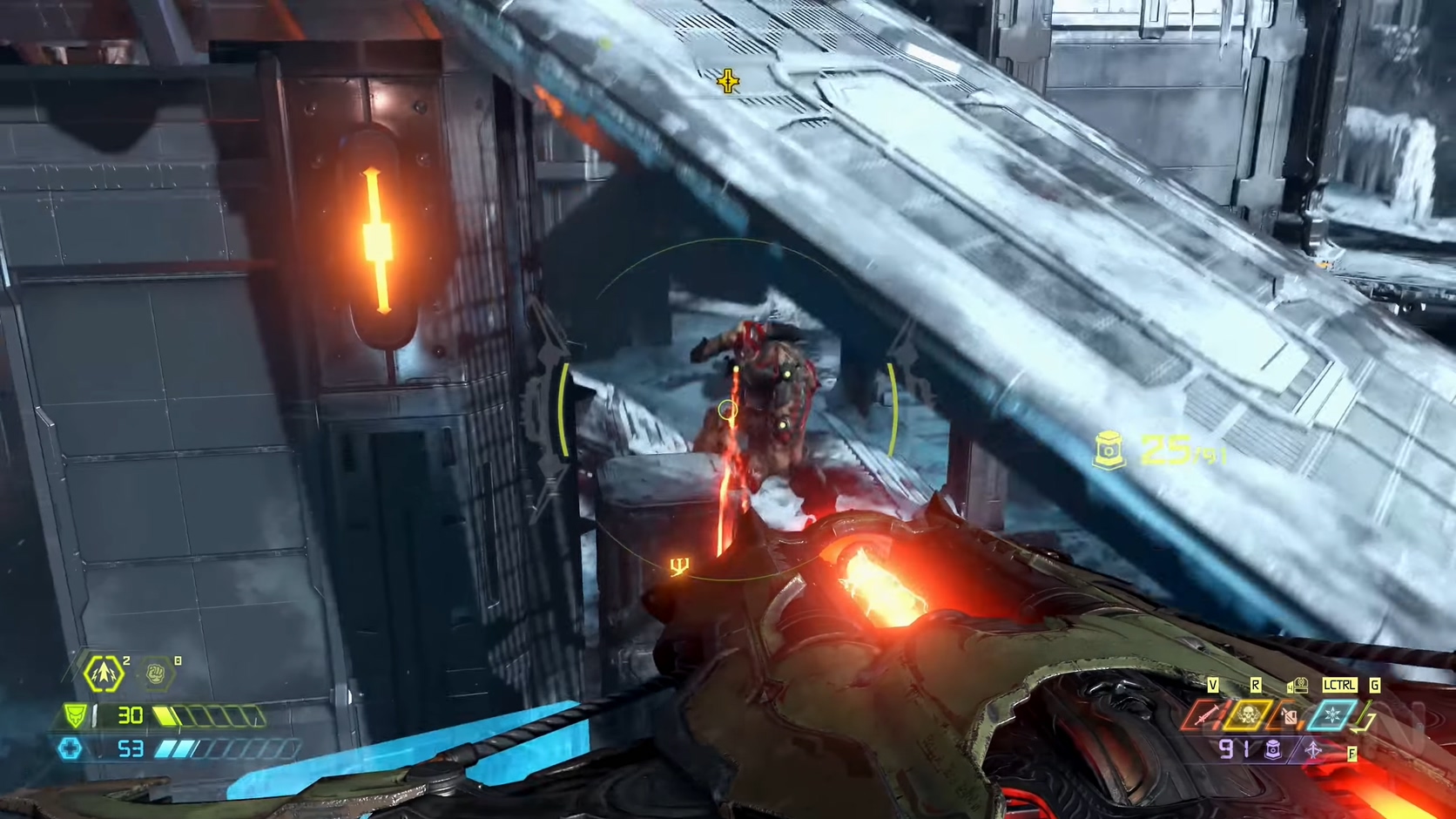
Task: Use the Flame Belch fuel canister icon
Action: pos(1290,716)
